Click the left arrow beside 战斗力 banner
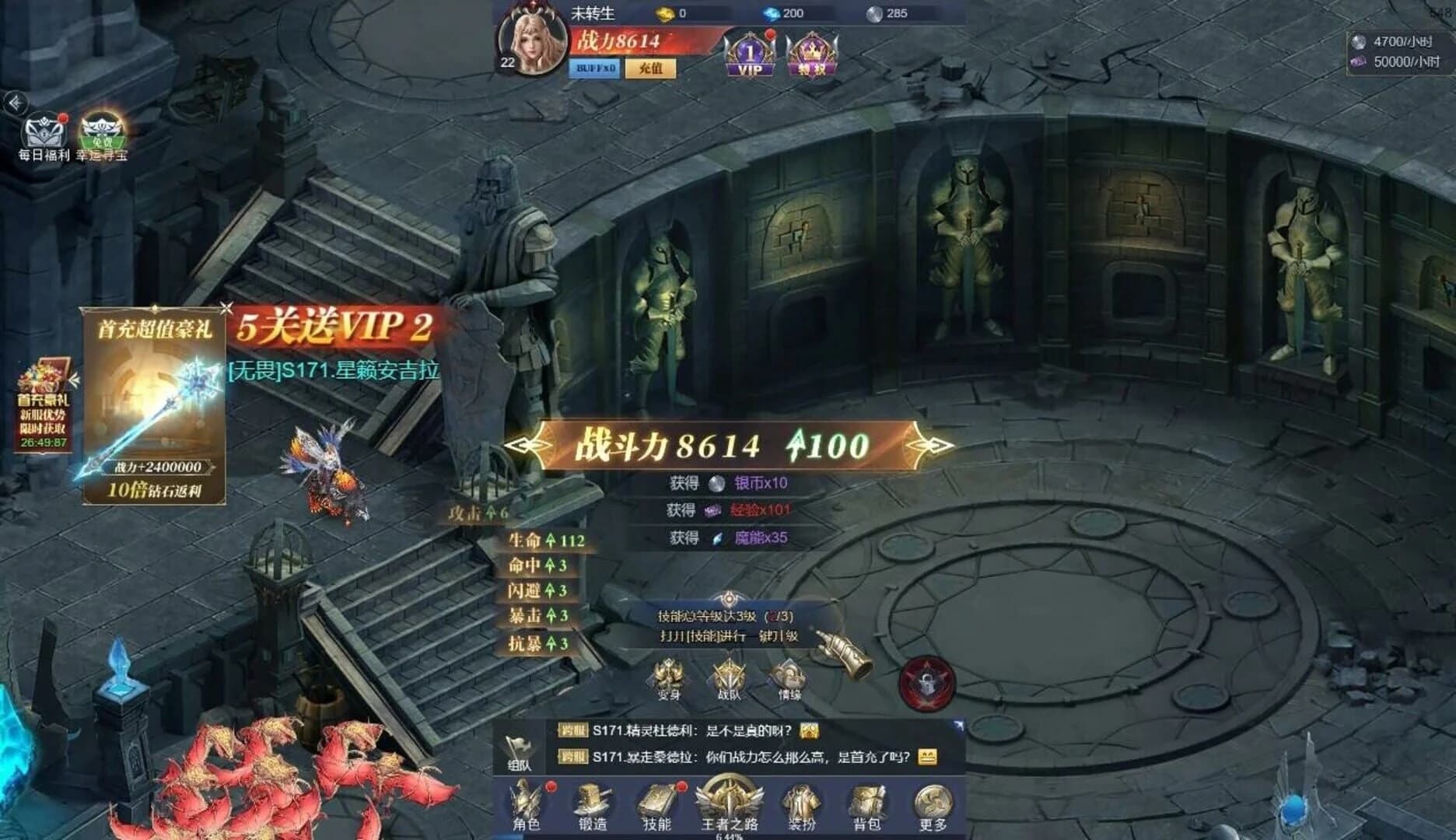This screenshot has width=1456, height=840. click(526, 446)
